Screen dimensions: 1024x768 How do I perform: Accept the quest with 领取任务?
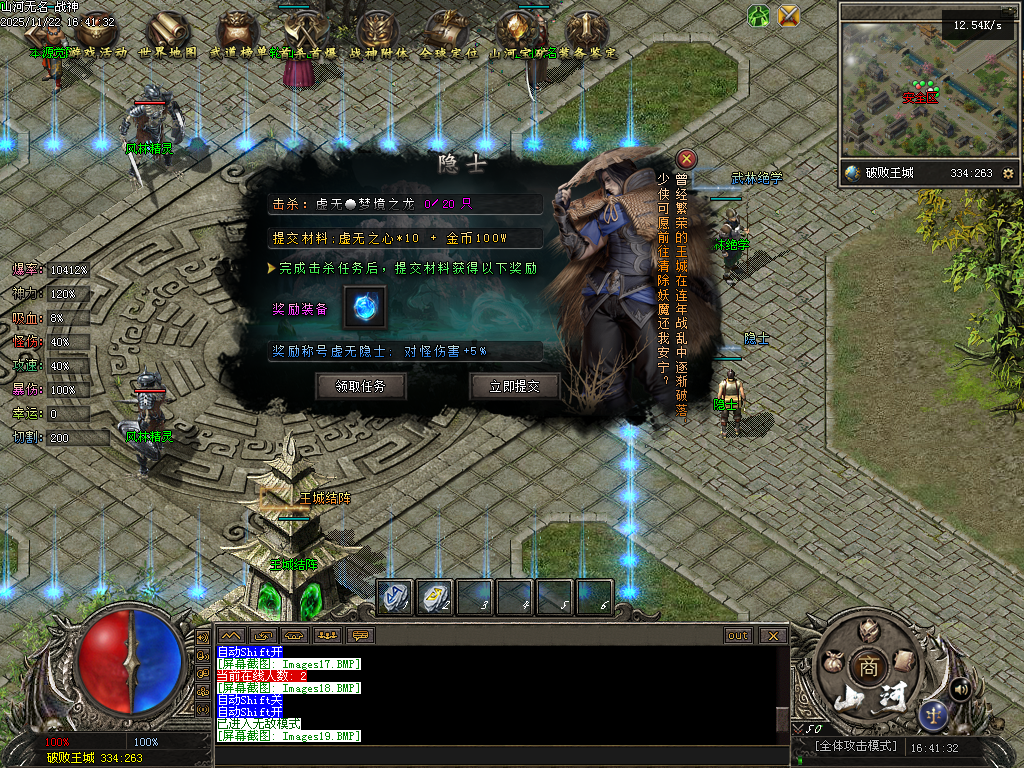coord(360,386)
